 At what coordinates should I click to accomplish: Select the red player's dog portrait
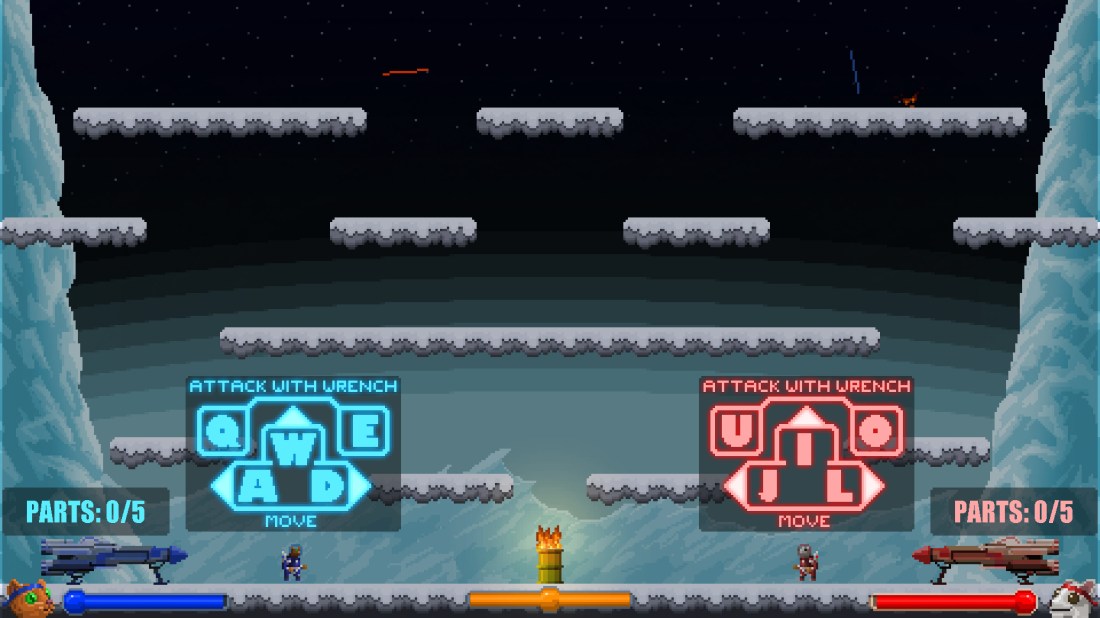[x=1073, y=599]
